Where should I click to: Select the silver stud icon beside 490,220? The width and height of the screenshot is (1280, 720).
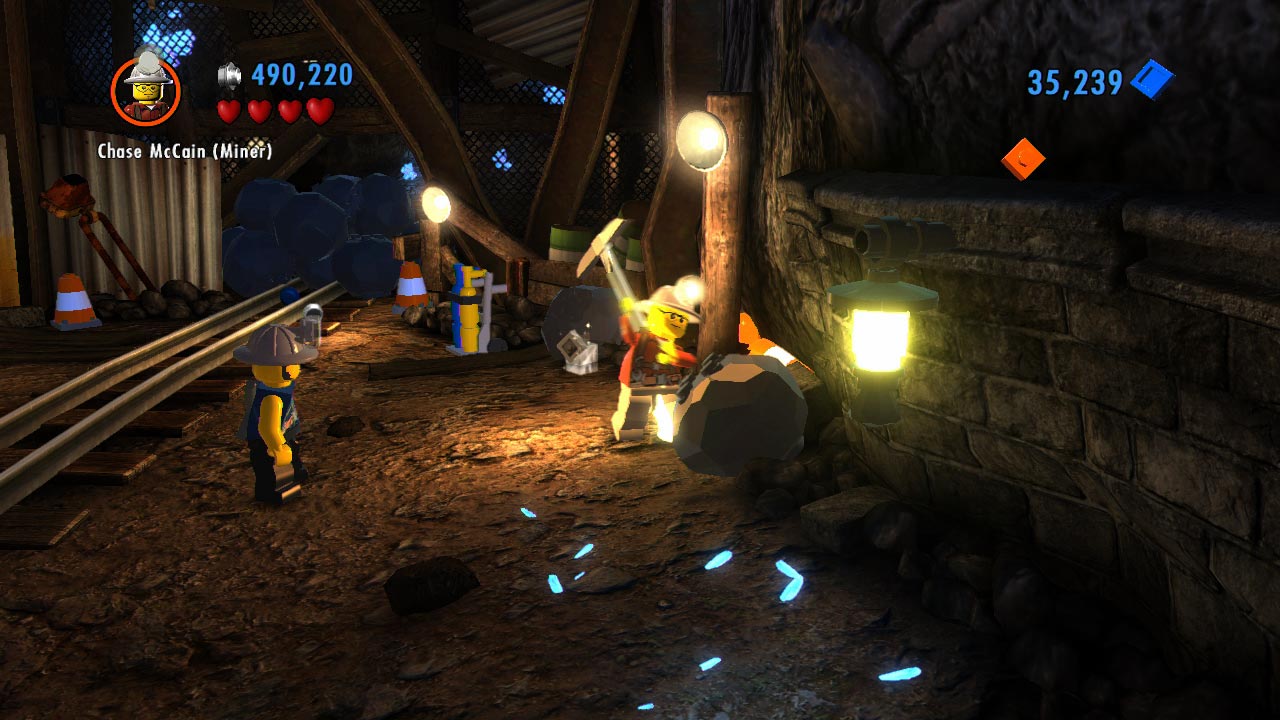click(227, 75)
